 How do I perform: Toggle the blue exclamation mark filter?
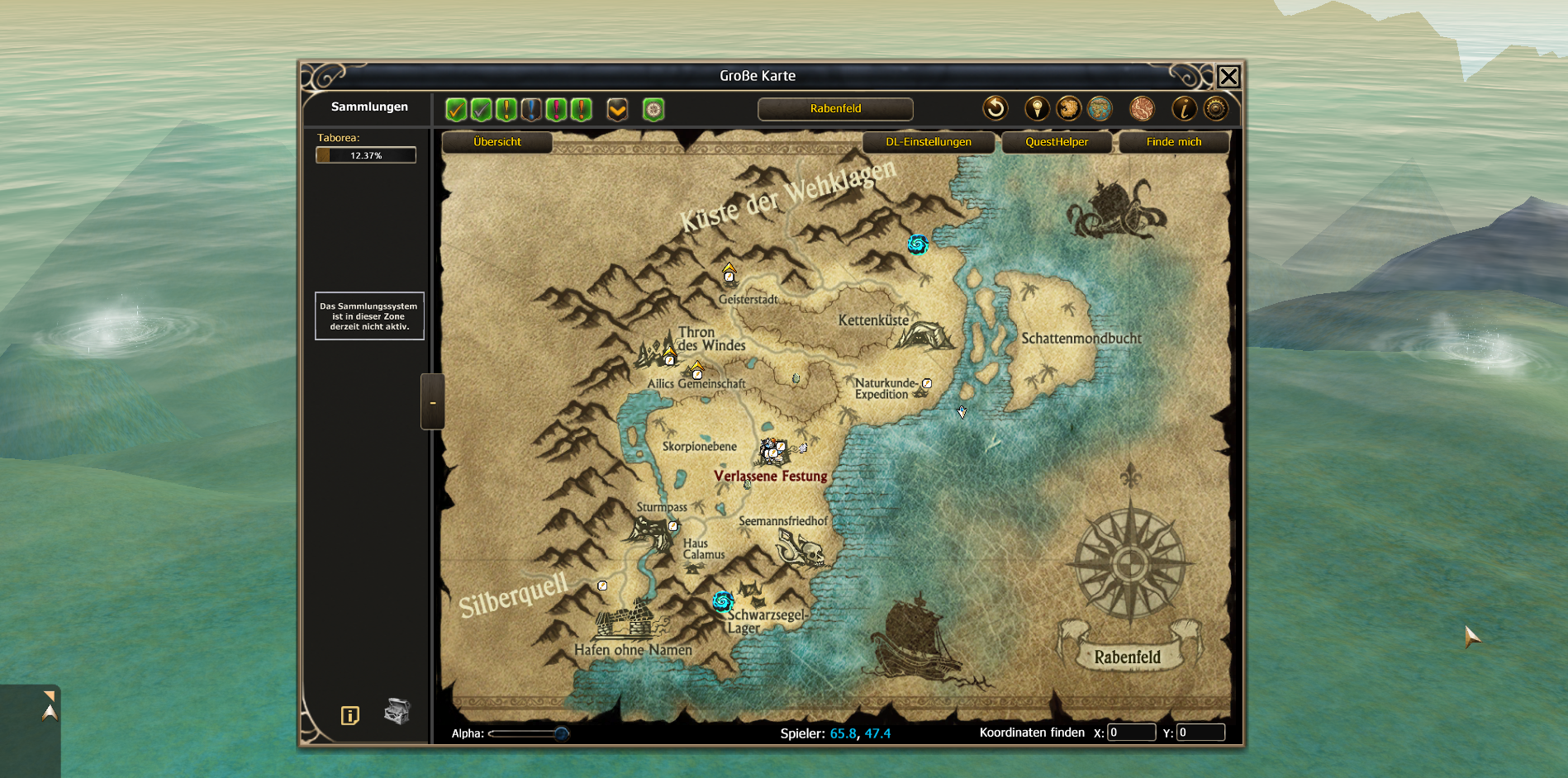531,109
